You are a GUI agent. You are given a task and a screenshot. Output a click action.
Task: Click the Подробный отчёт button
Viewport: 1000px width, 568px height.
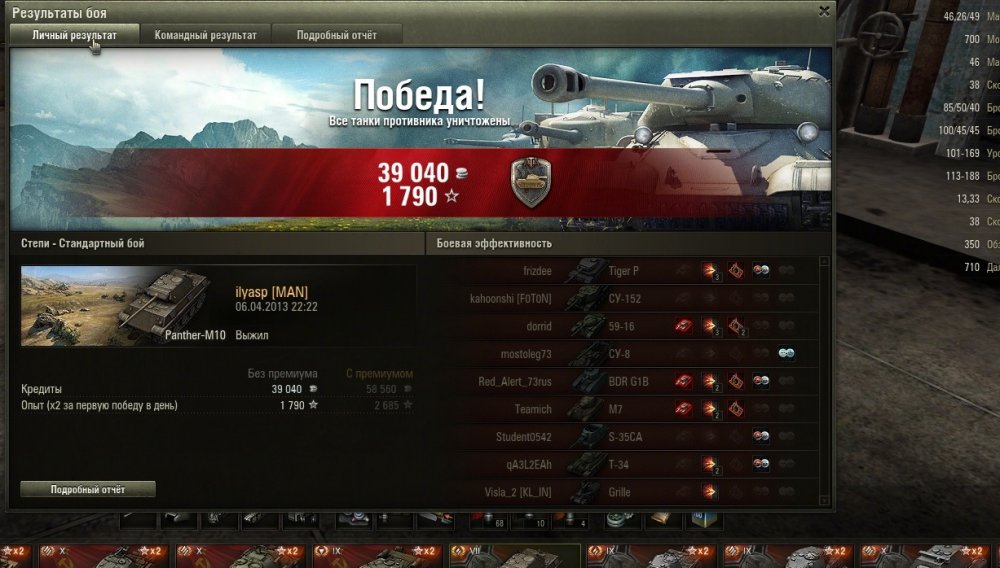click(88, 489)
